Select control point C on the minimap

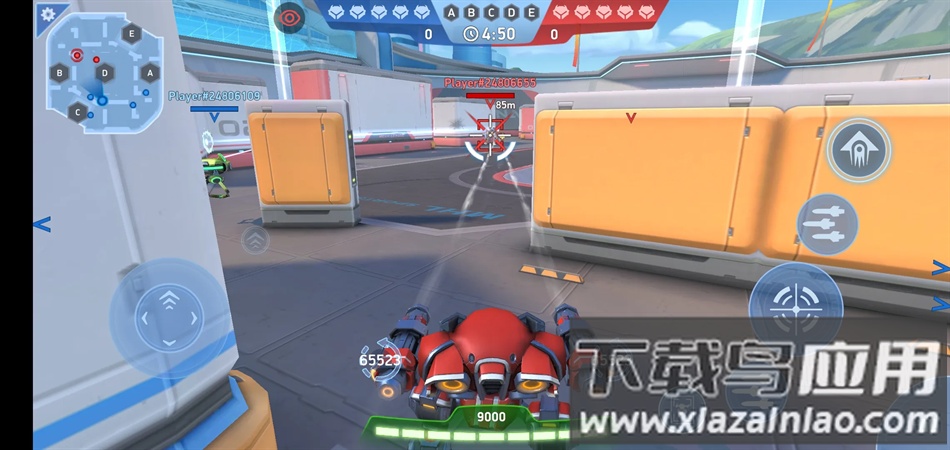pos(78,111)
